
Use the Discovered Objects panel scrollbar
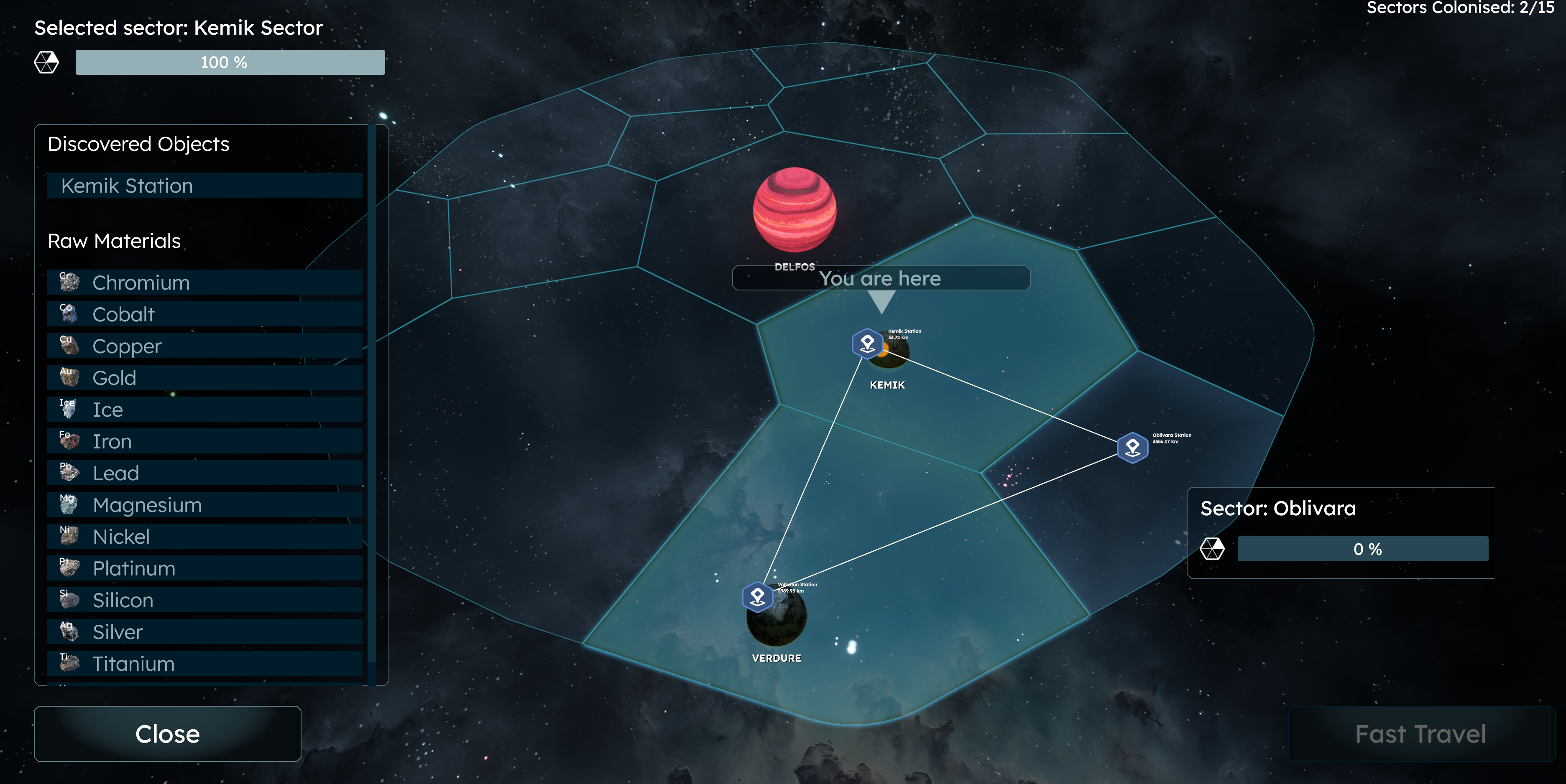click(x=372, y=395)
